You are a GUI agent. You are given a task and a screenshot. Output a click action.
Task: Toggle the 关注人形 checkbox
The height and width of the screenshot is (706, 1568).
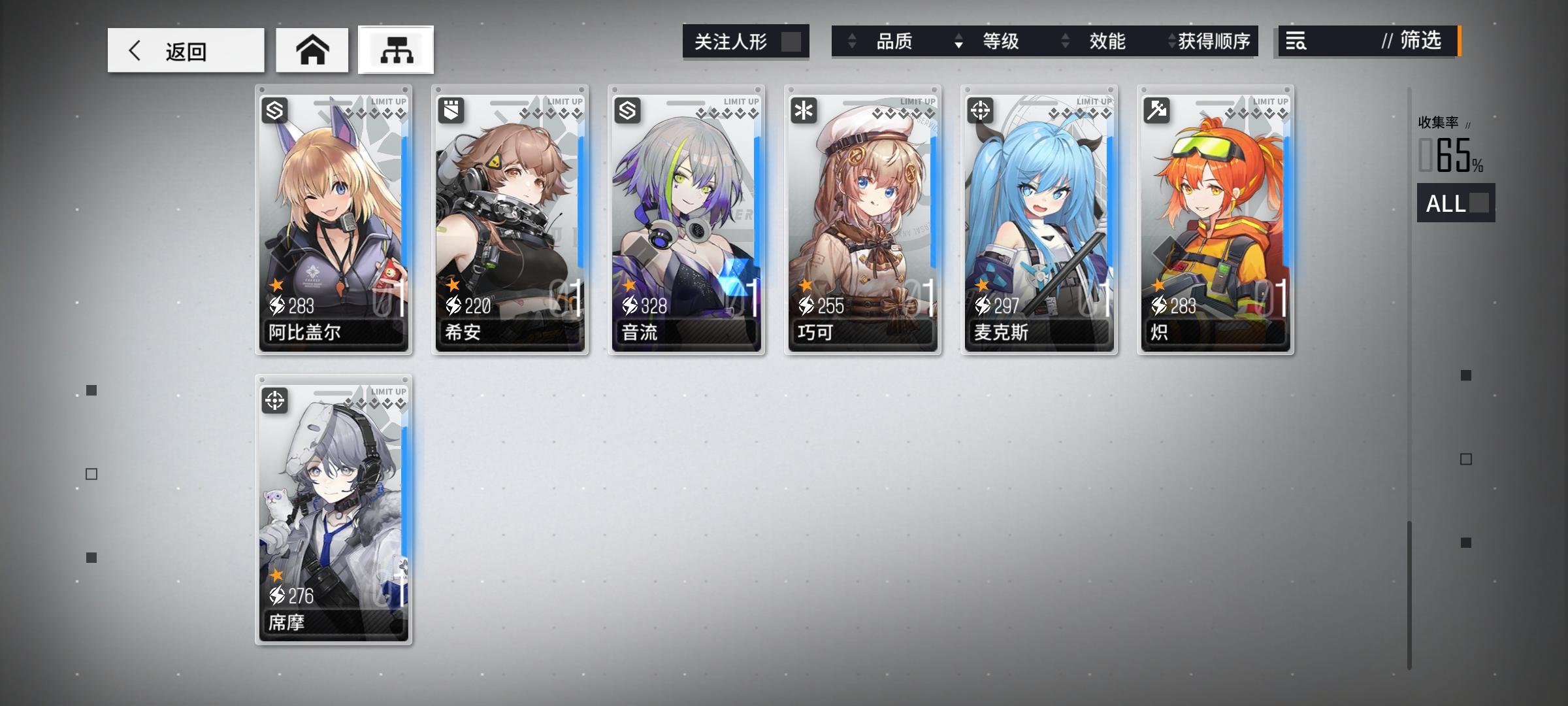(x=792, y=41)
